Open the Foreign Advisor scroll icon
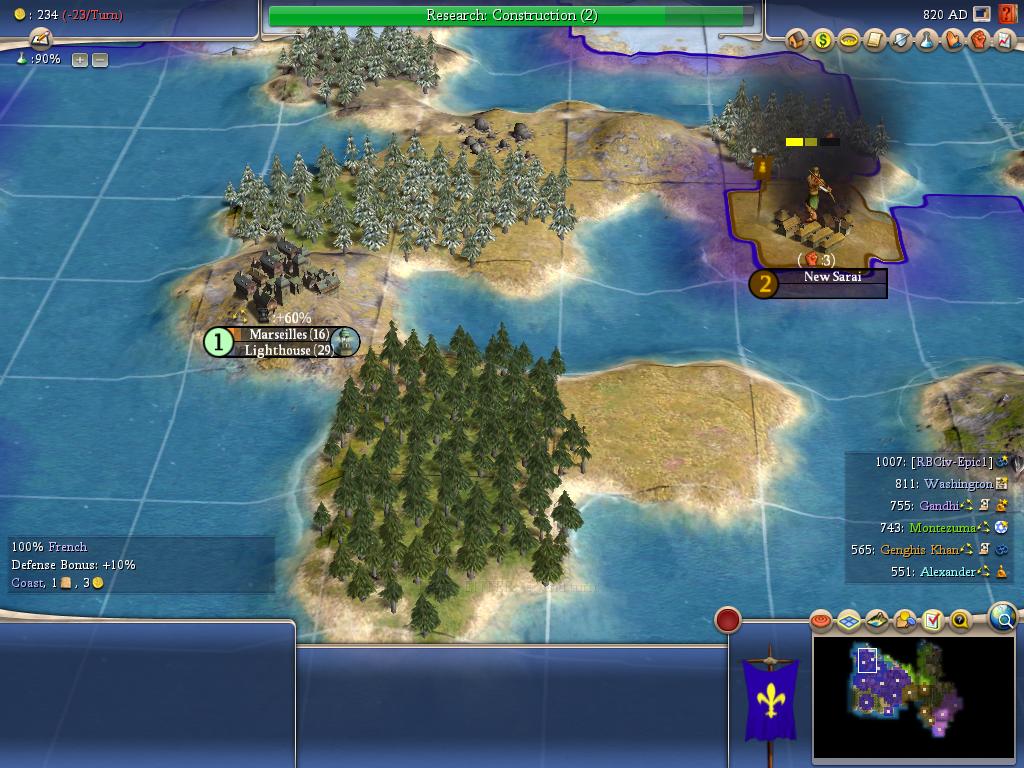The height and width of the screenshot is (768, 1024). click(x=875, y=40)
